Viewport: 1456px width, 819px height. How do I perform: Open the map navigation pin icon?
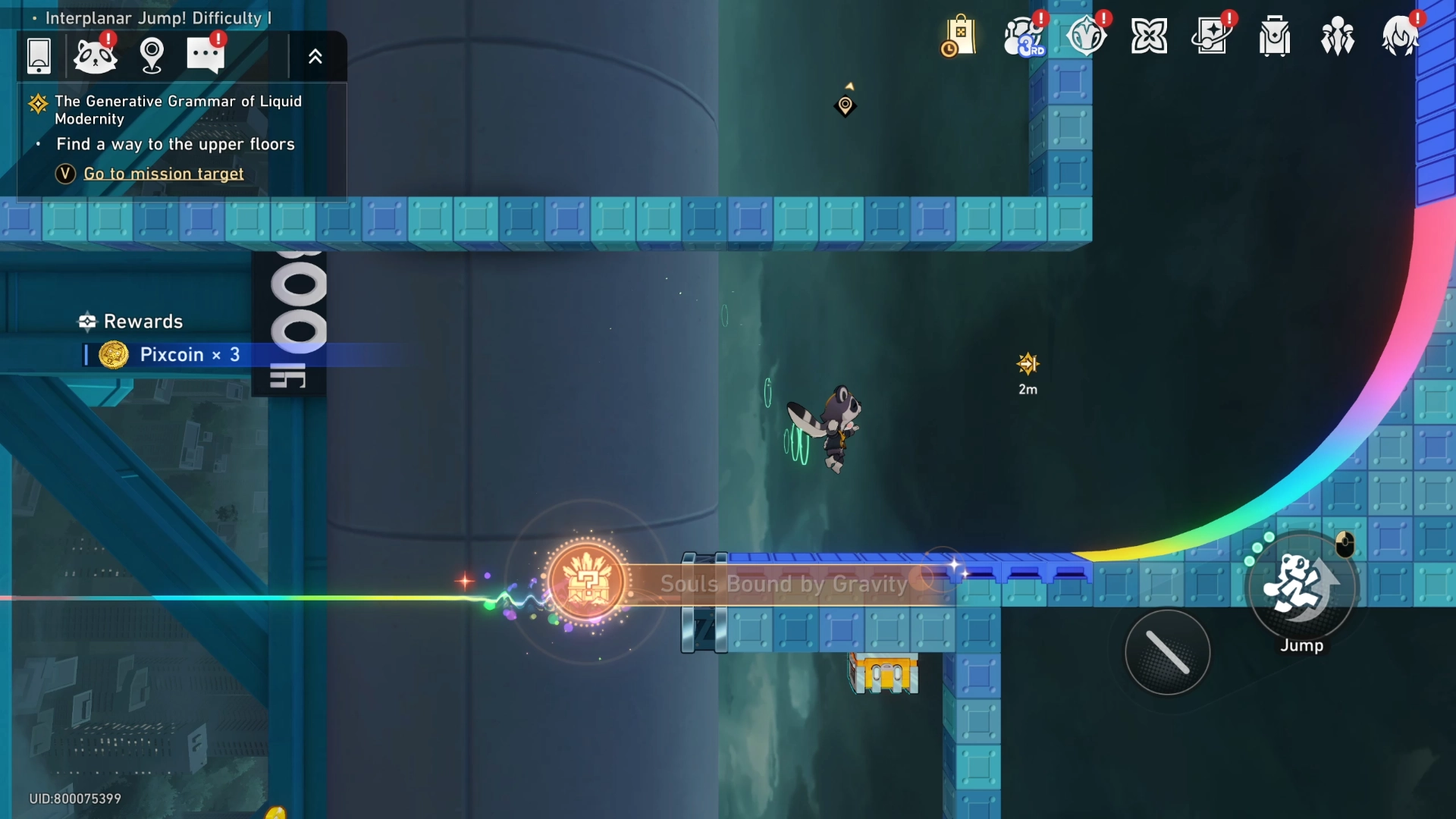click(151, 55)
